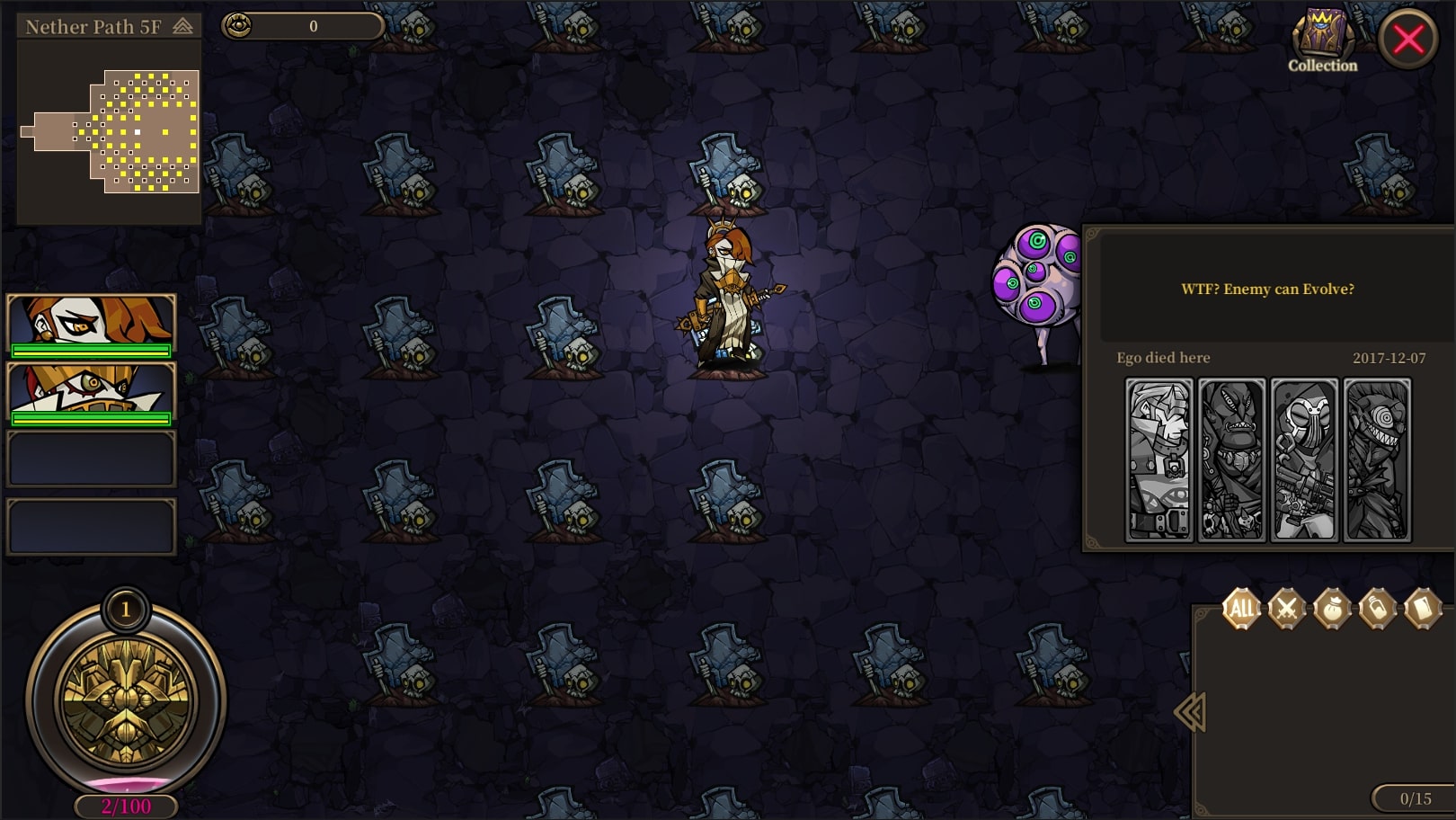Filter inventory by card category
The width and height of the screenshot is (1456, 820).
point(1422,609)
